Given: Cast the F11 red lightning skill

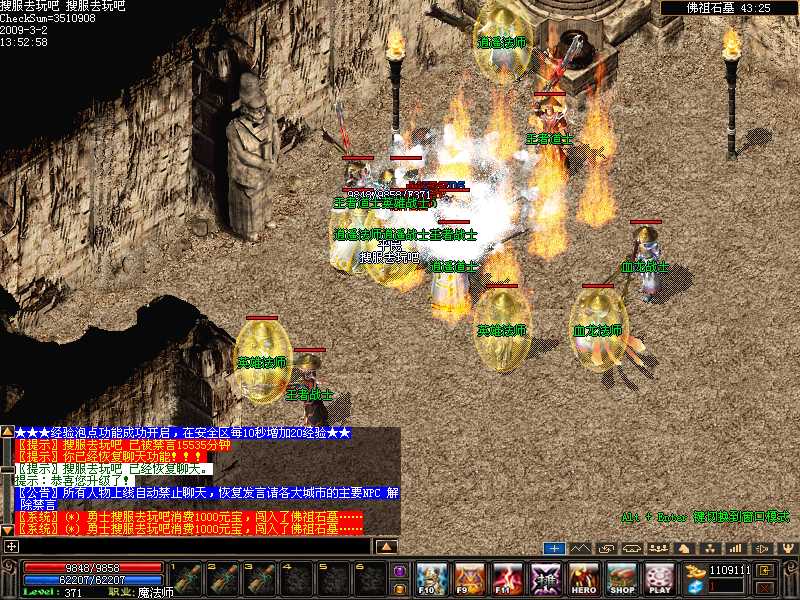Looking at the screenshot, I should click(x=508, y=579).
